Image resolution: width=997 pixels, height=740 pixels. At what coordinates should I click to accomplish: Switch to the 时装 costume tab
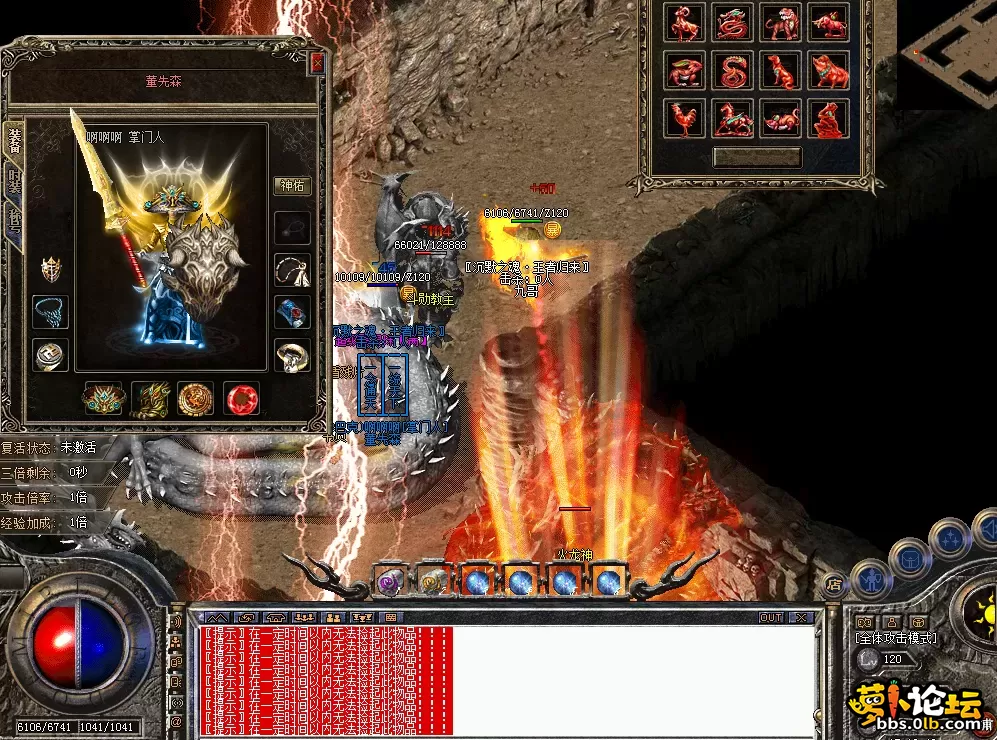tap(15, 182)
